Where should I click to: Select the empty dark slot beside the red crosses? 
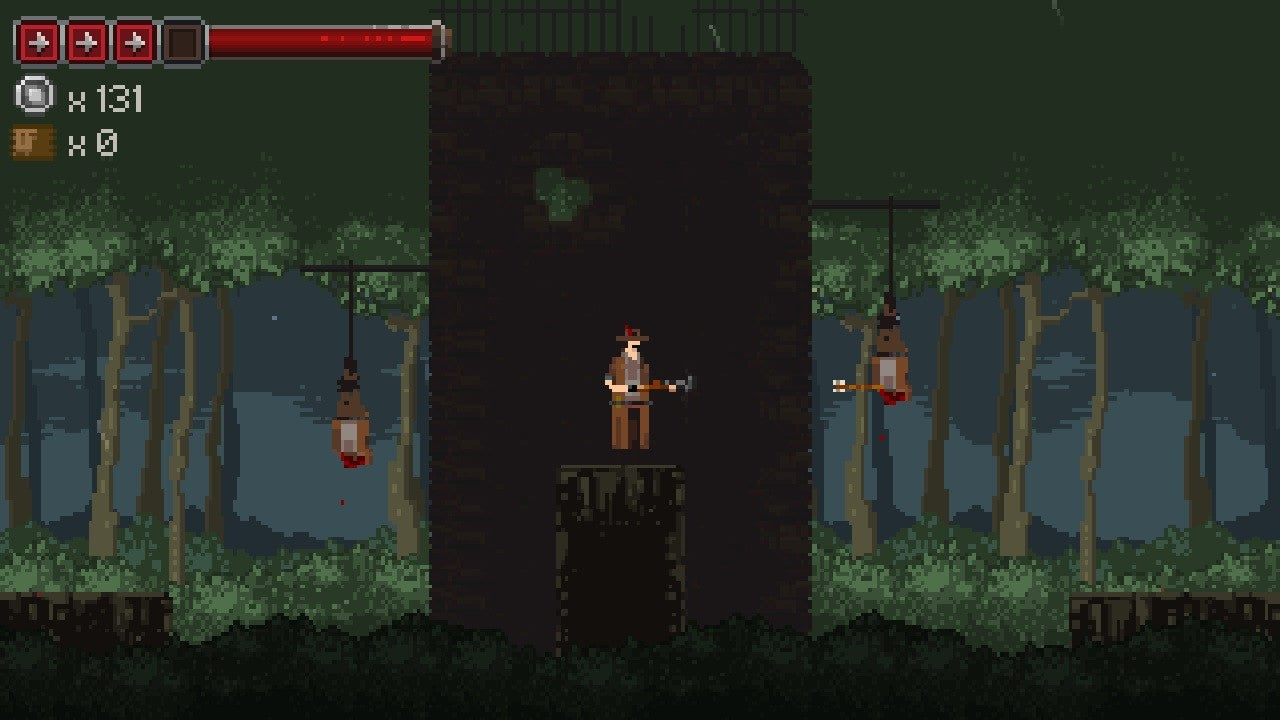point(183,42)
